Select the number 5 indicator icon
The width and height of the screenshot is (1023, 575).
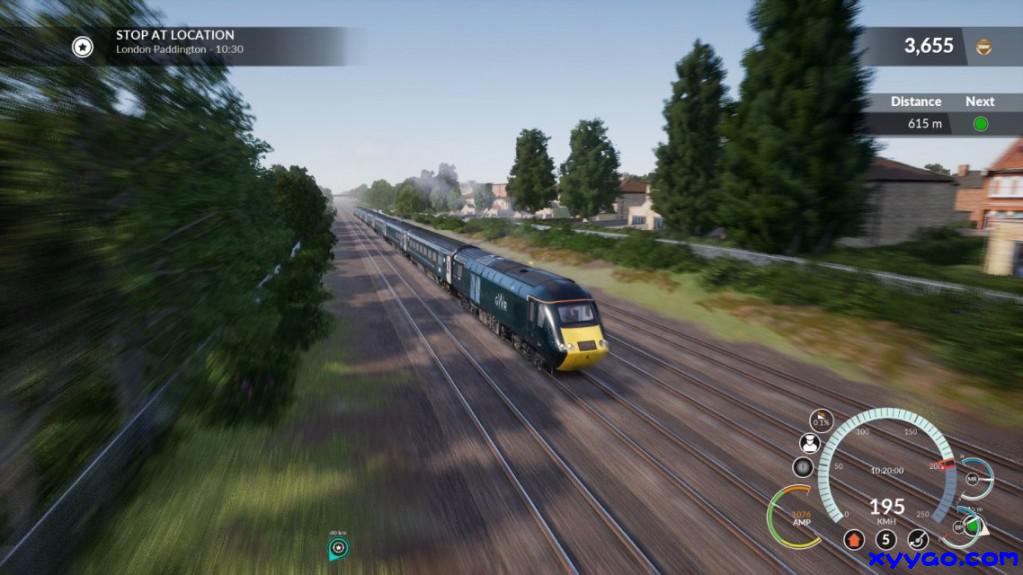point(885,539)
